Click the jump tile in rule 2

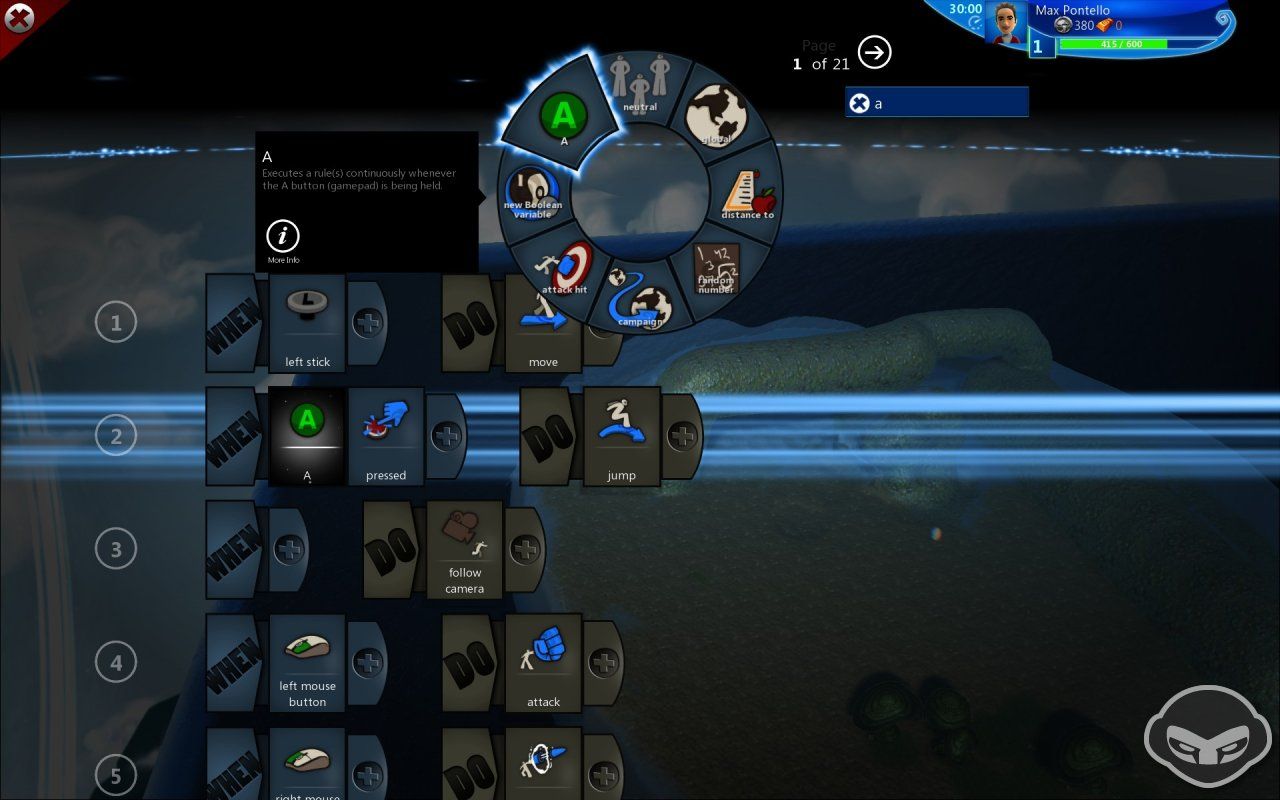click(620, 435)
